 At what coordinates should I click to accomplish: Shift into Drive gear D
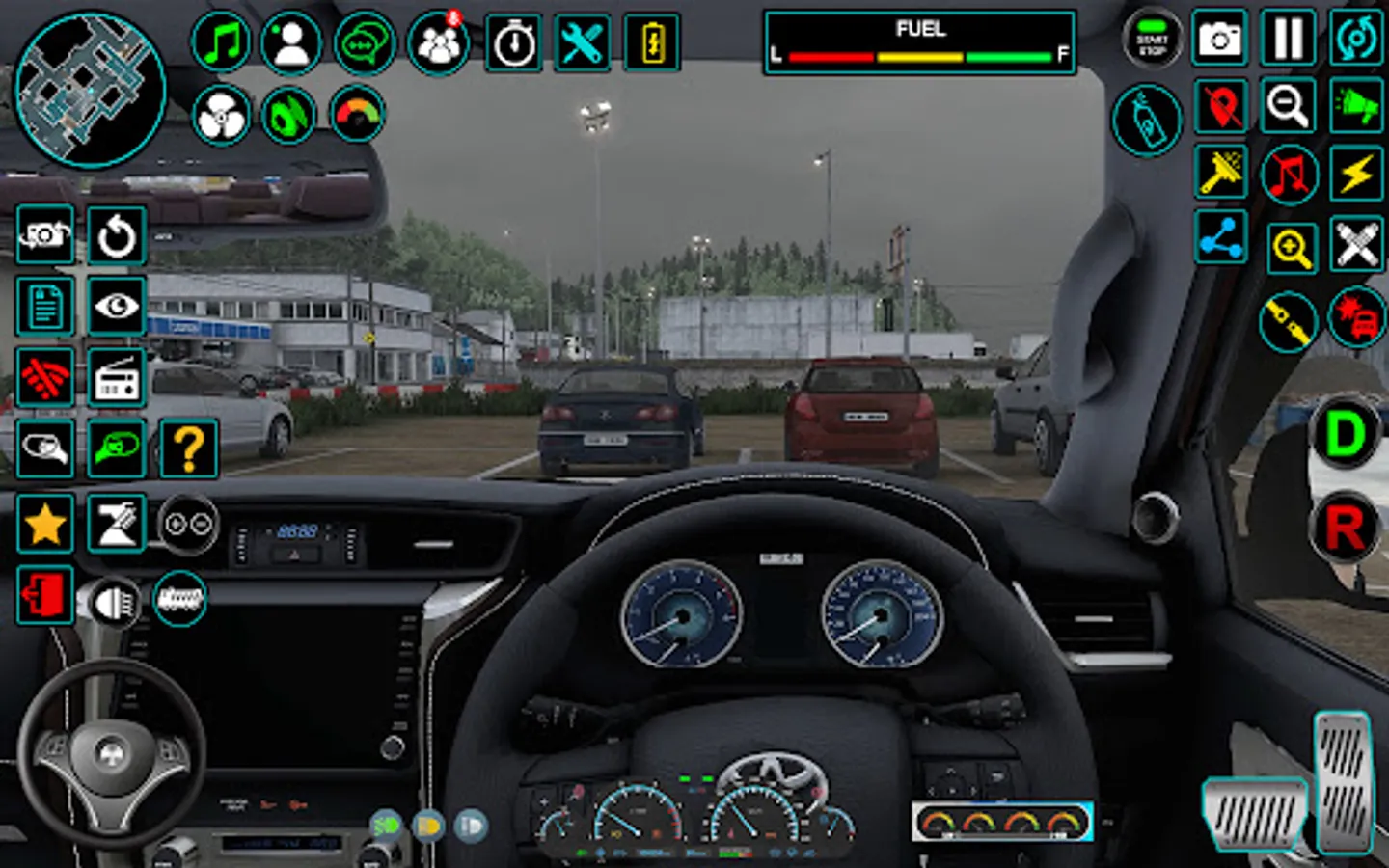[x=1346, y=434]
